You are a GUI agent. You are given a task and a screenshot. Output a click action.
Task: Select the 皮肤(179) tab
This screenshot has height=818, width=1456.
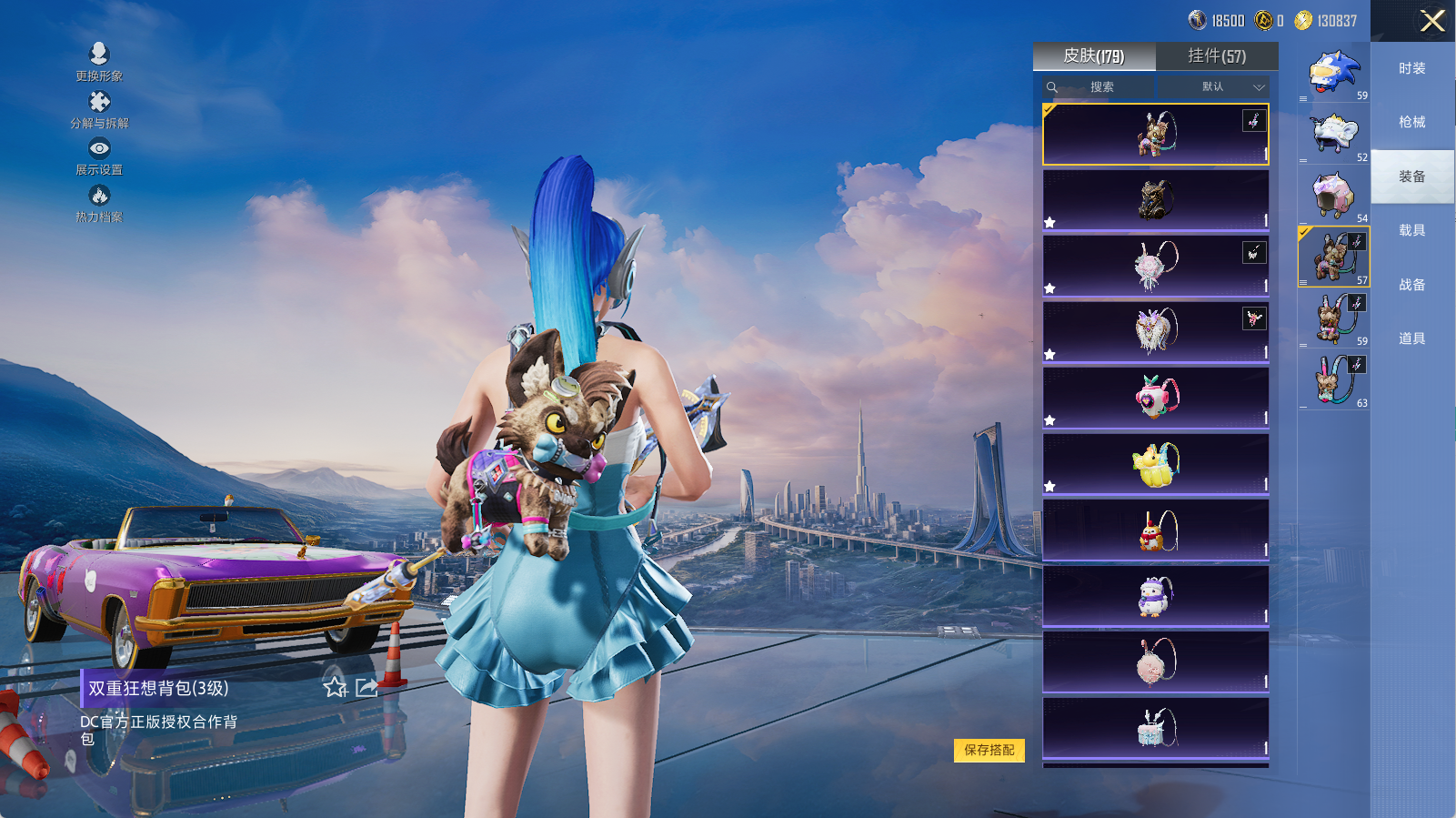click(1094, 56)
